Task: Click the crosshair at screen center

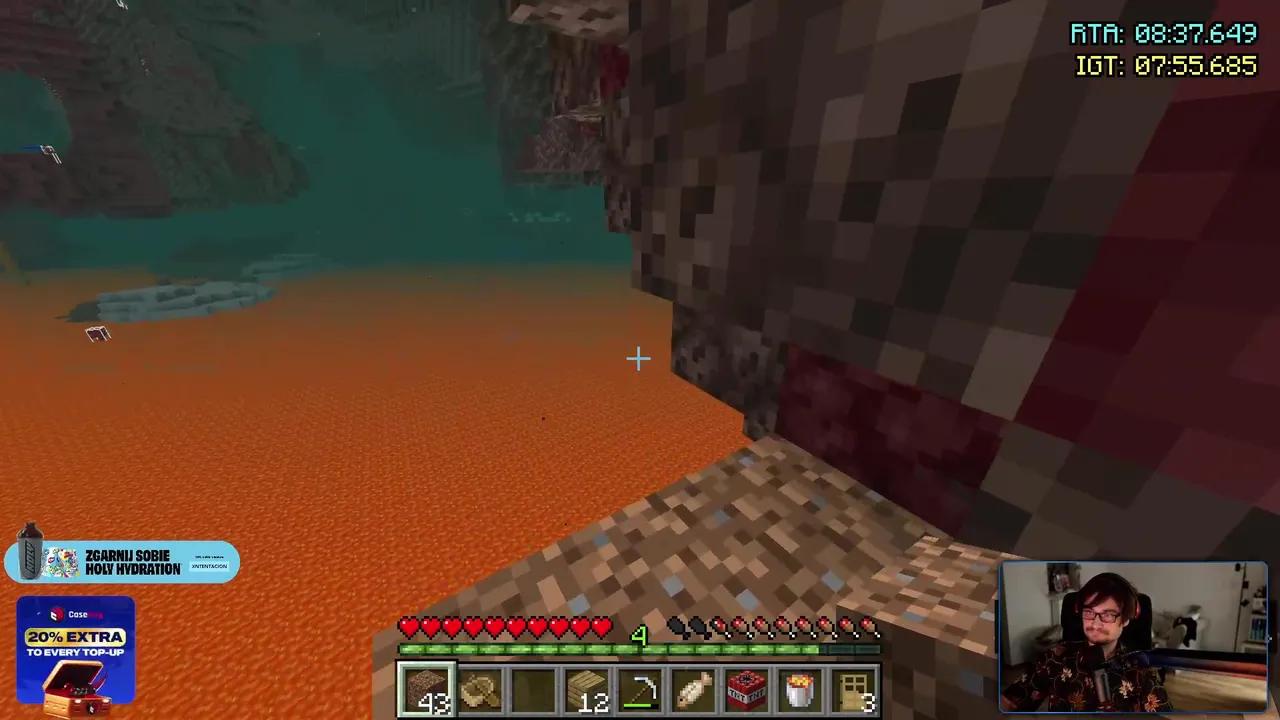Action: 638,358
